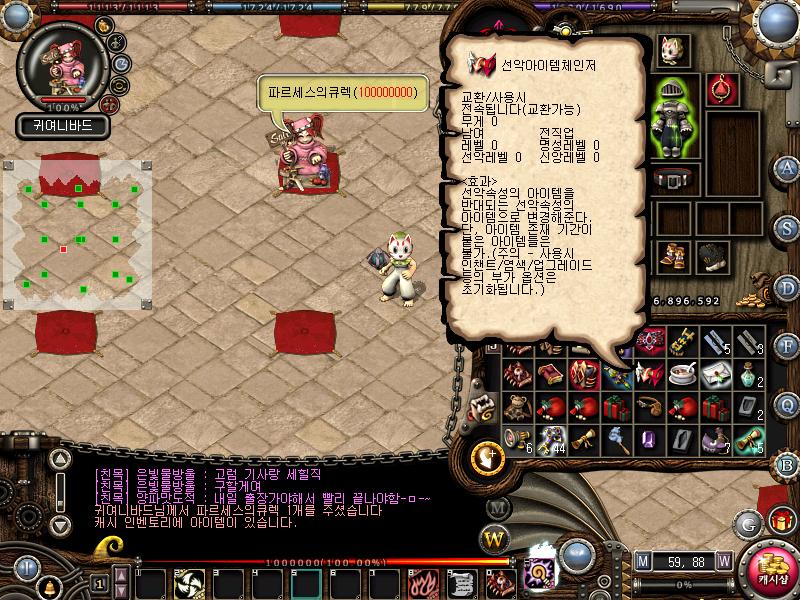Click the round A side button
The image size is (800, 600).
(x=787, y=167)
